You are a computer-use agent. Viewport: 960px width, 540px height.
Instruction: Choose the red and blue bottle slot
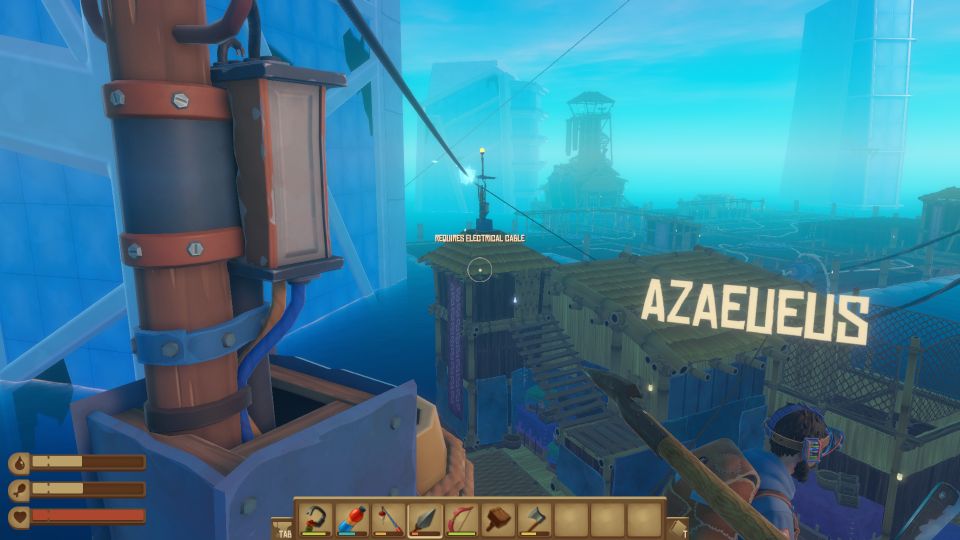(353, 519)
